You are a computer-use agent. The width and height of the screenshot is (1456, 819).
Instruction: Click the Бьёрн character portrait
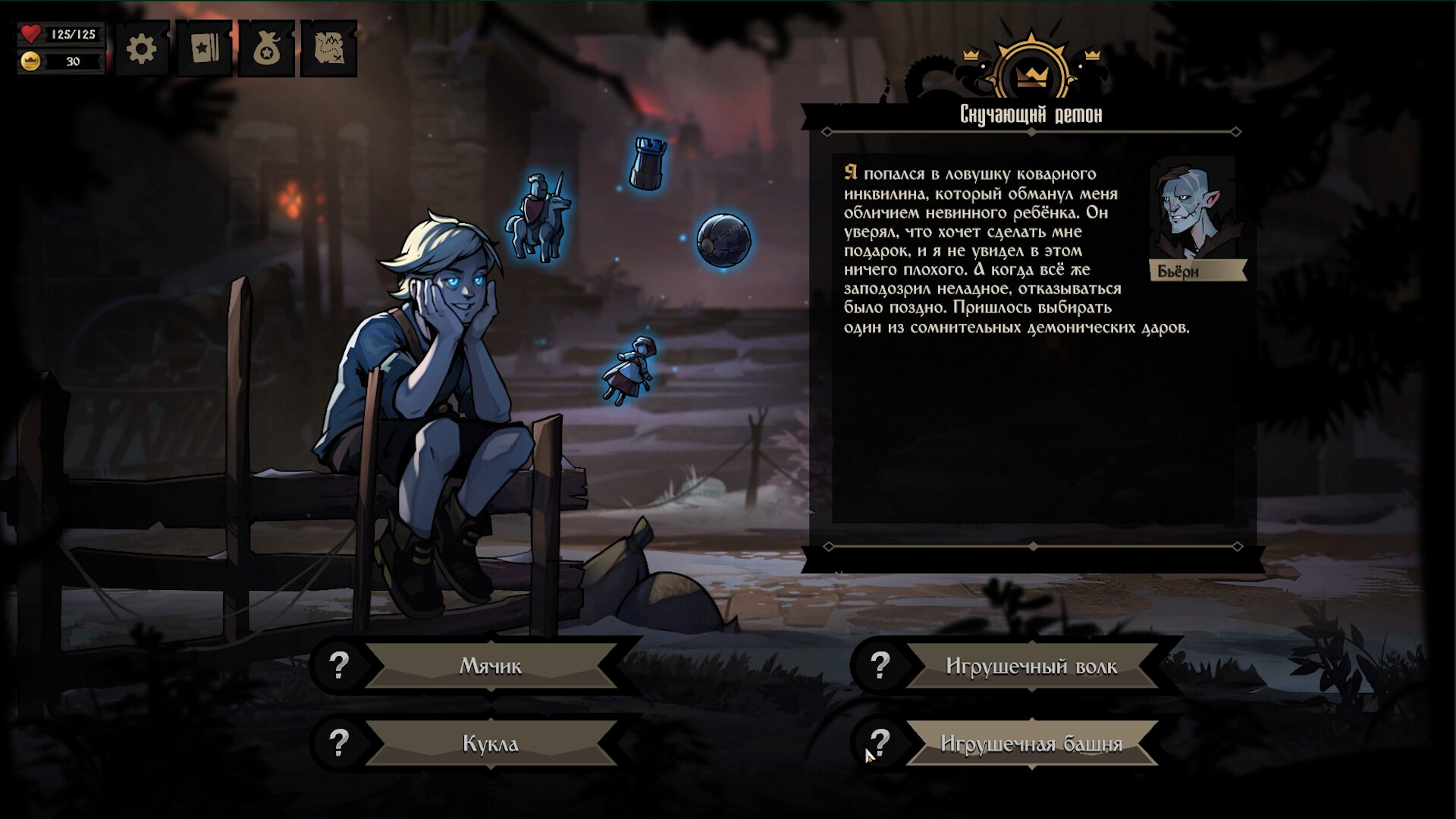click(1193, 211)
